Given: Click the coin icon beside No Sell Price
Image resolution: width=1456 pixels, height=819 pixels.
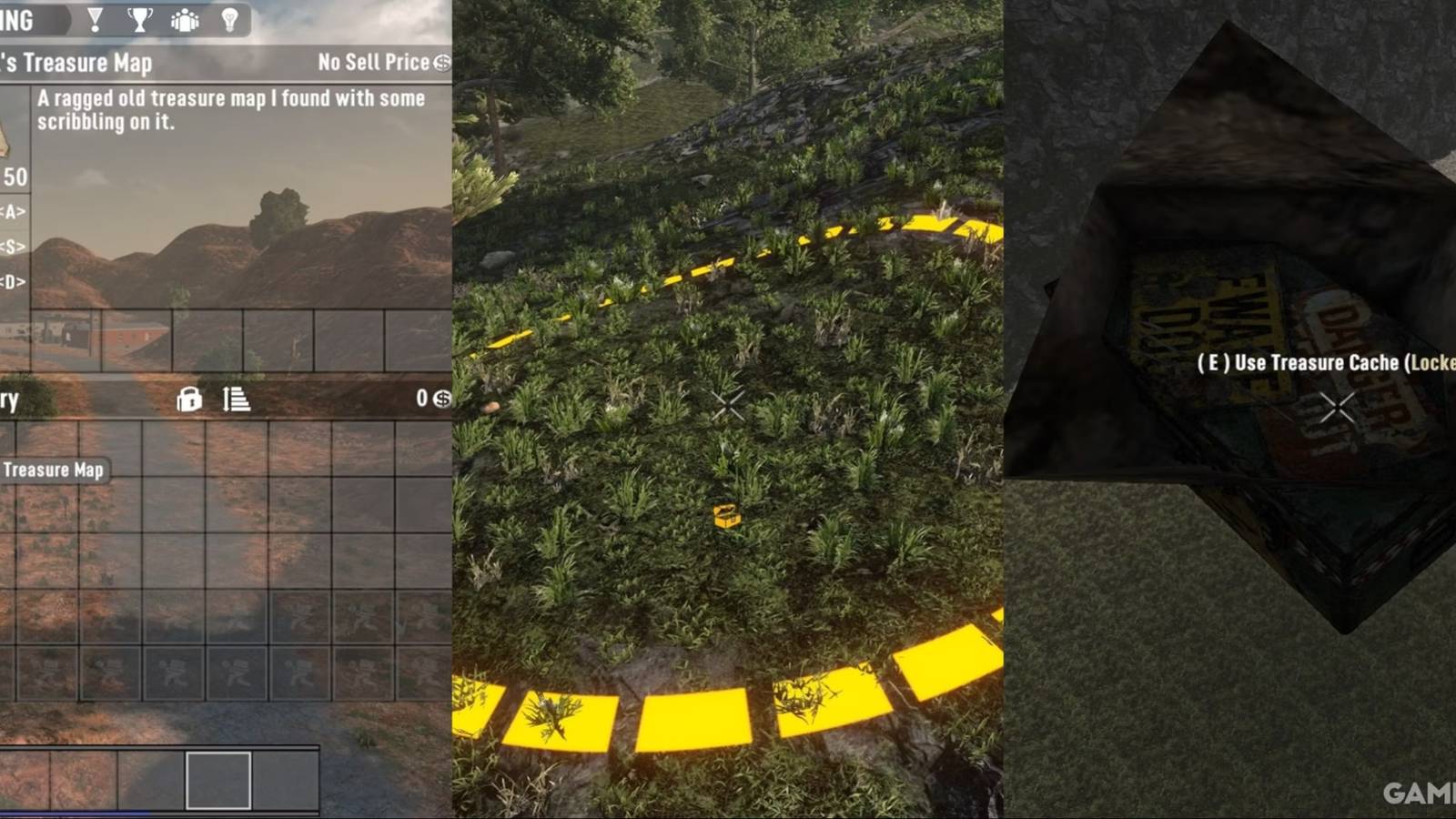Looking at the screenshot, I should point(443,63).
